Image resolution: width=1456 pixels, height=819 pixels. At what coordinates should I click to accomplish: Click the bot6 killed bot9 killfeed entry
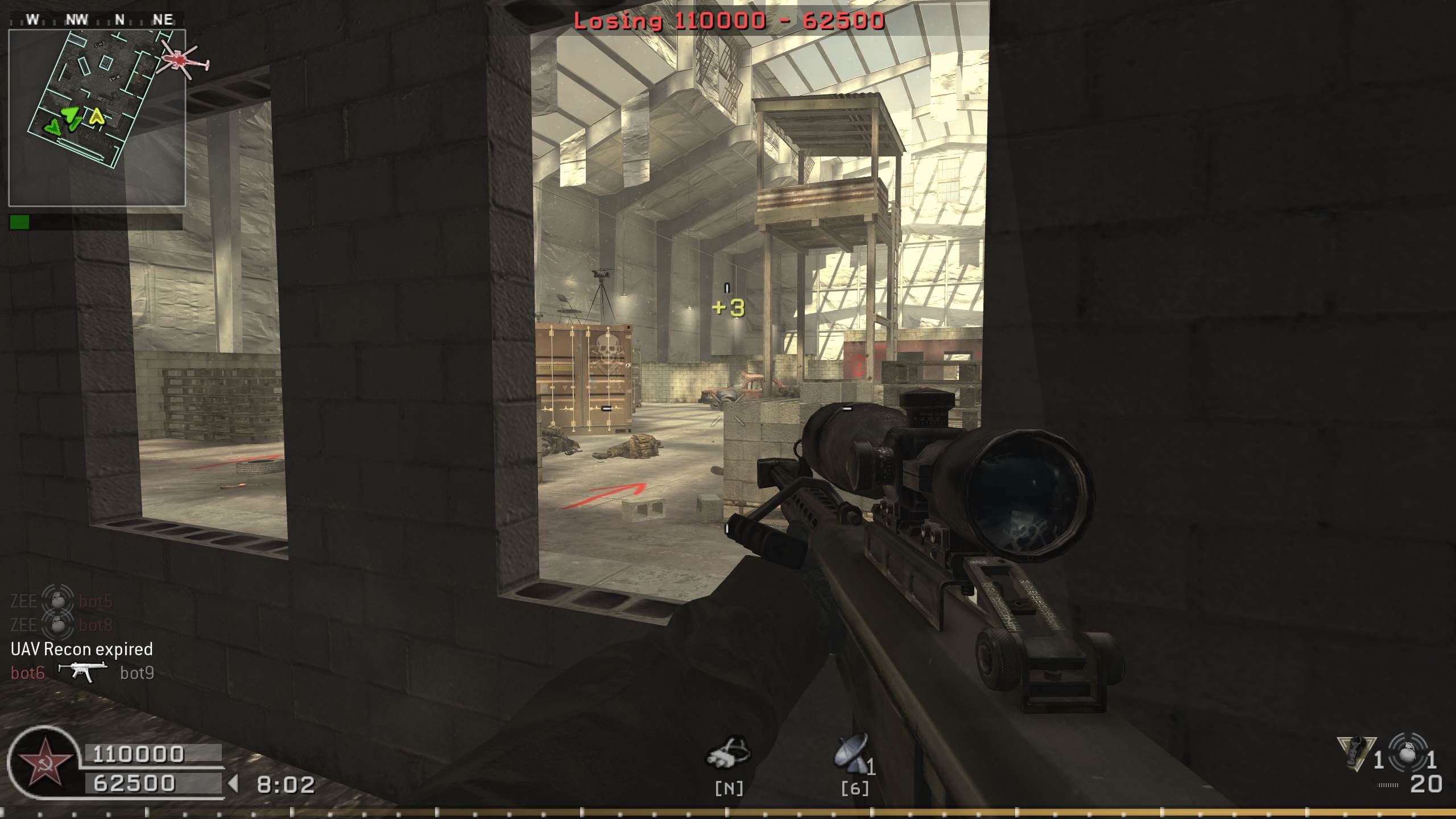tap(82, 673)
